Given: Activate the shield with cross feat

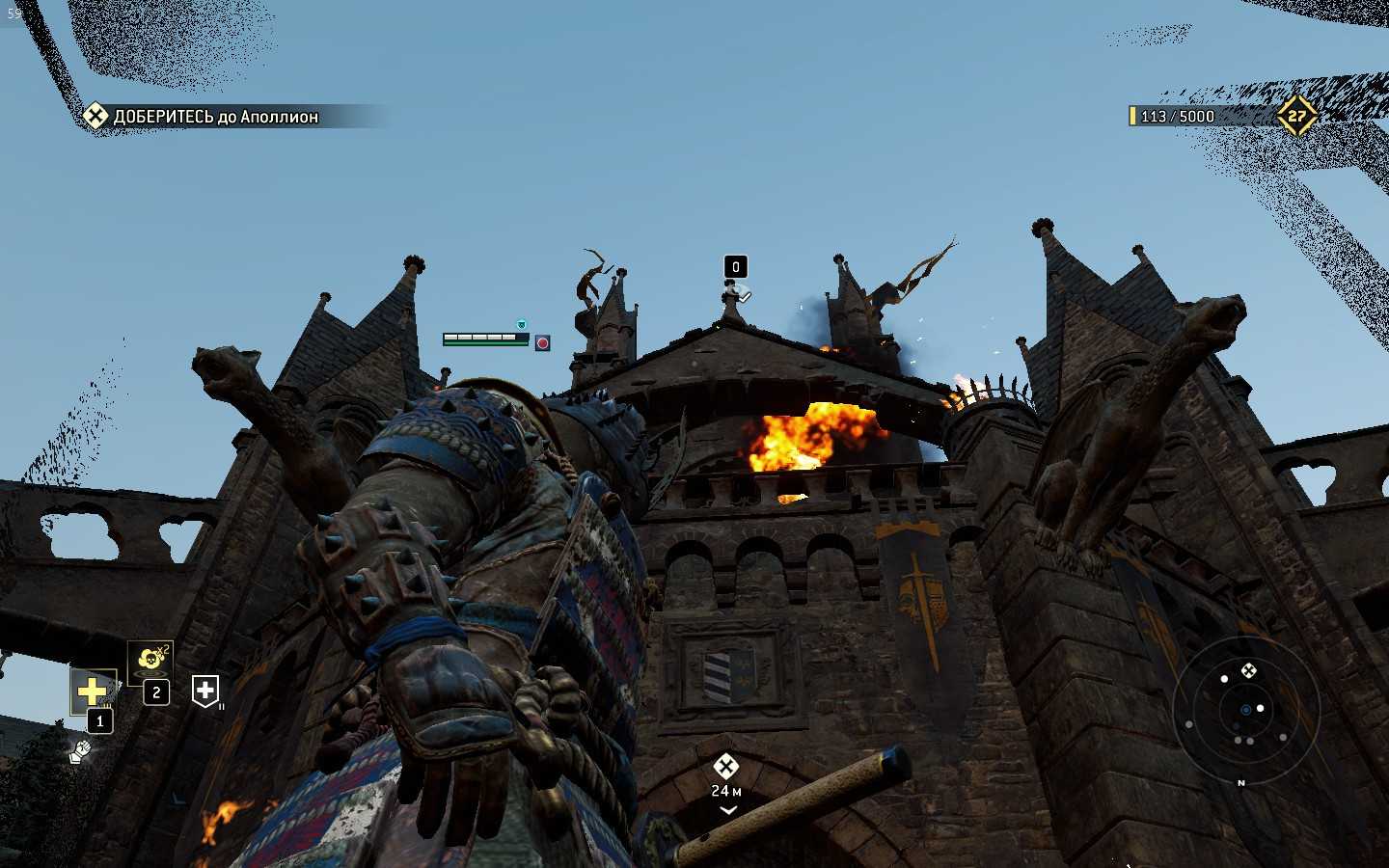Looking at the screenshot, I should [x=205, y=690].
